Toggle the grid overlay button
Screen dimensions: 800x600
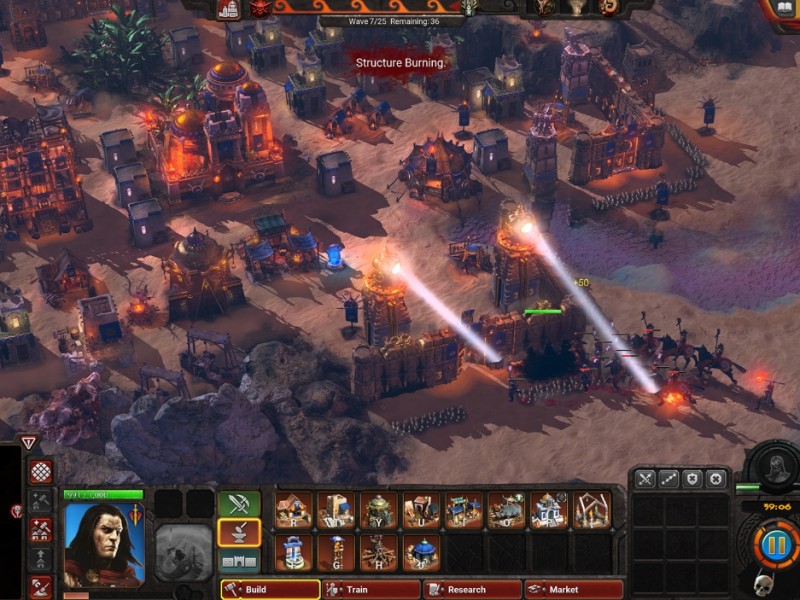(x=41, y=472)
